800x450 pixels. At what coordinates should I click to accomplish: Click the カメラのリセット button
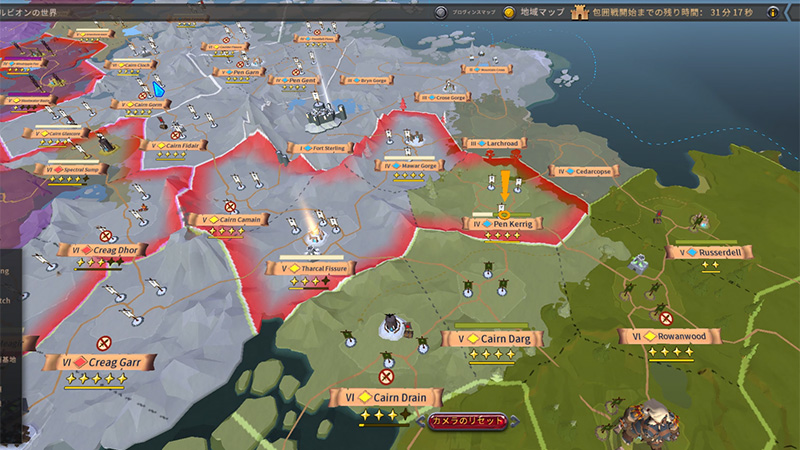[x=468, y=422]
